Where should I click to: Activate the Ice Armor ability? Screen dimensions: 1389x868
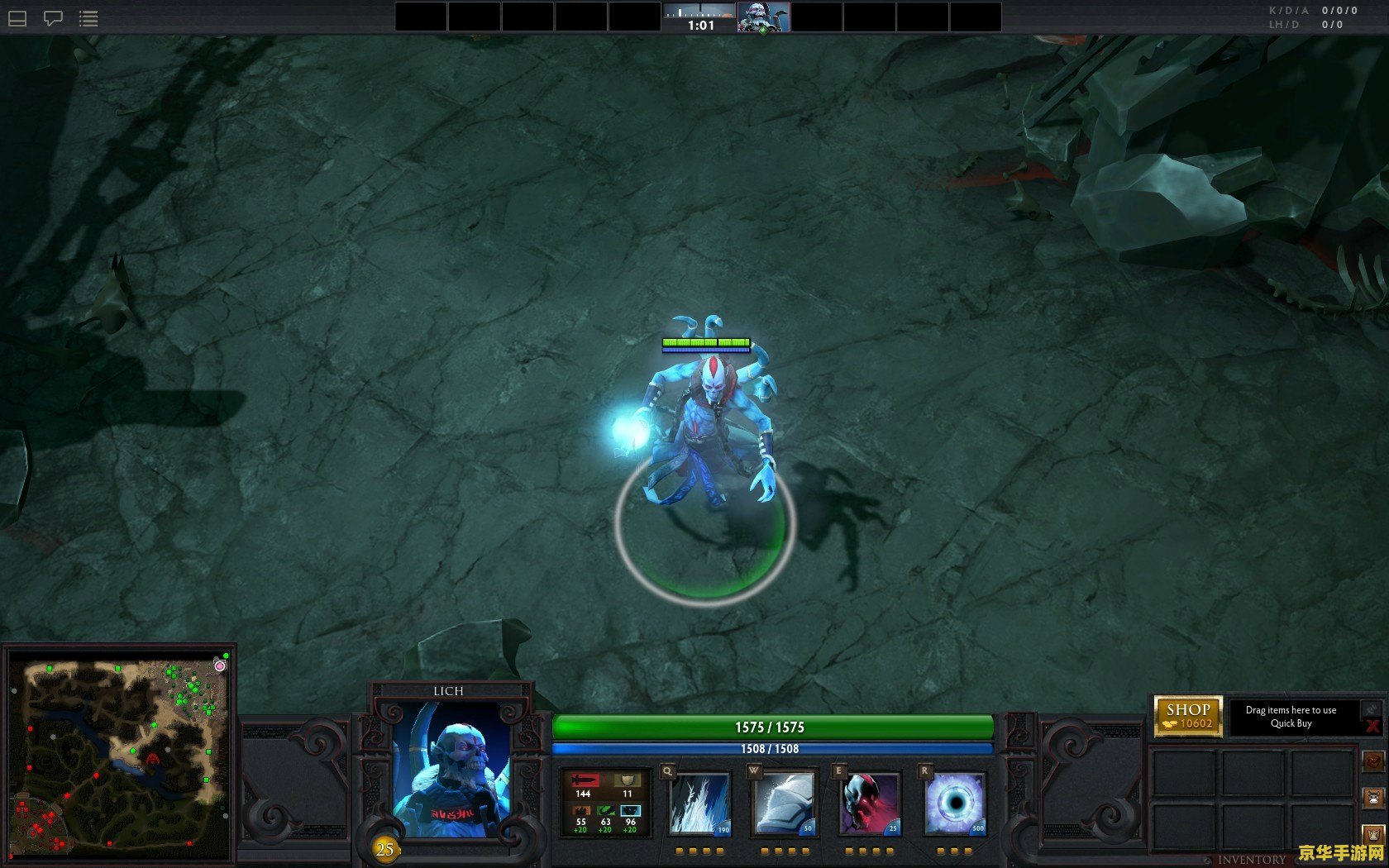tap(784, 803)
